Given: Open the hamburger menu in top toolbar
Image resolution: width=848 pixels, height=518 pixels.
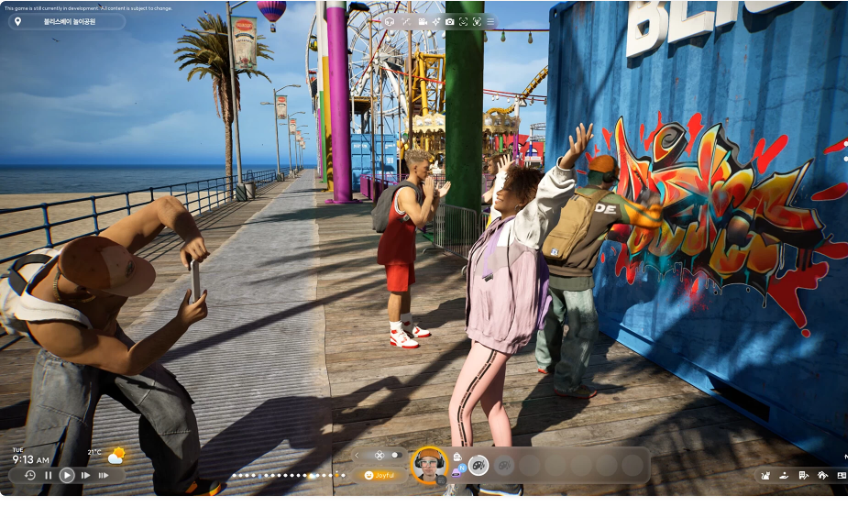Looking at the screenshot, I should [490, 21].
